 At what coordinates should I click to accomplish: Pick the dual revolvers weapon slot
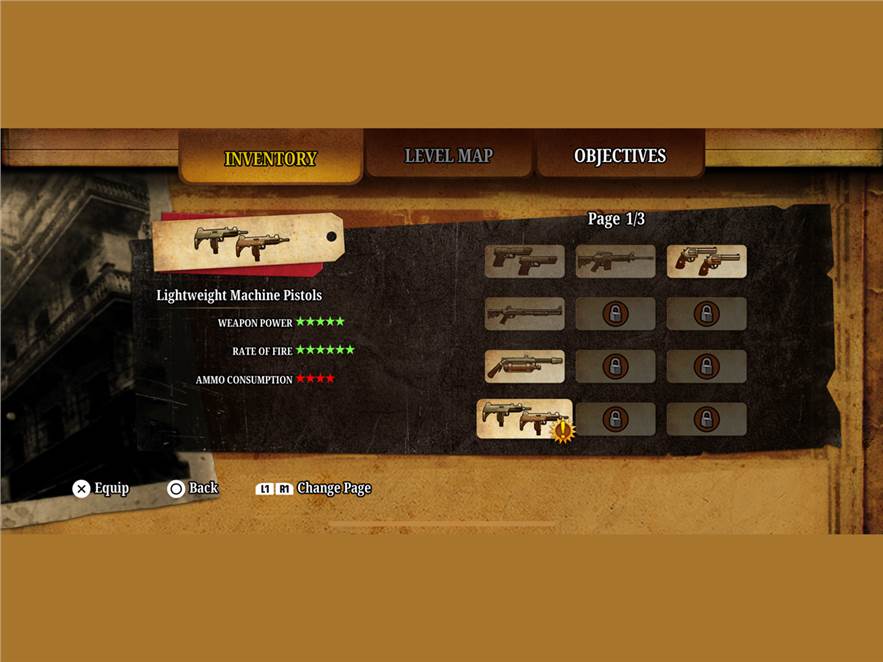click(706, 261)
